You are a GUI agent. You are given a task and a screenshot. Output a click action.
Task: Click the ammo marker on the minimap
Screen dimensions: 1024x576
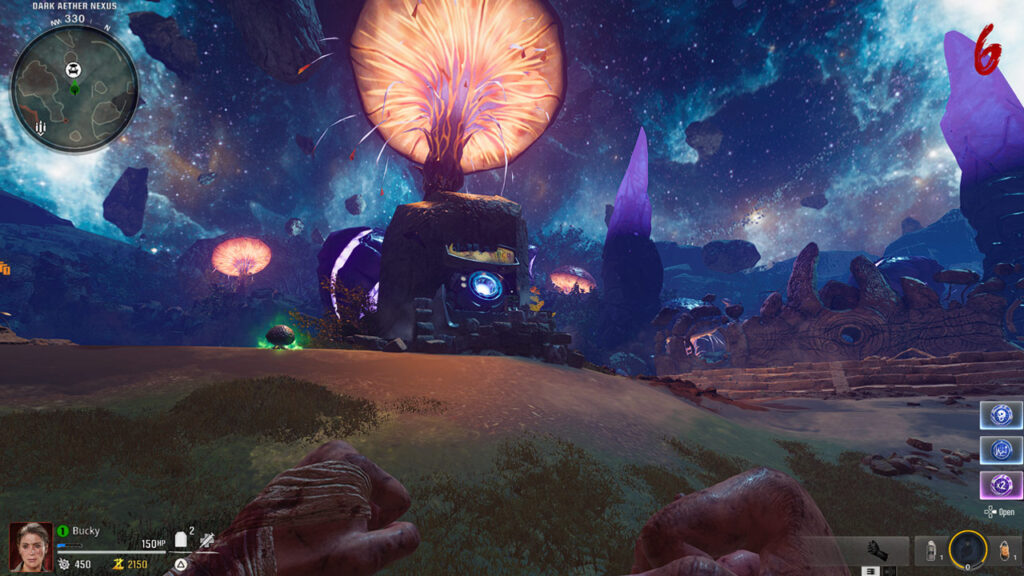pyautogui.click(x=40, y=129)
